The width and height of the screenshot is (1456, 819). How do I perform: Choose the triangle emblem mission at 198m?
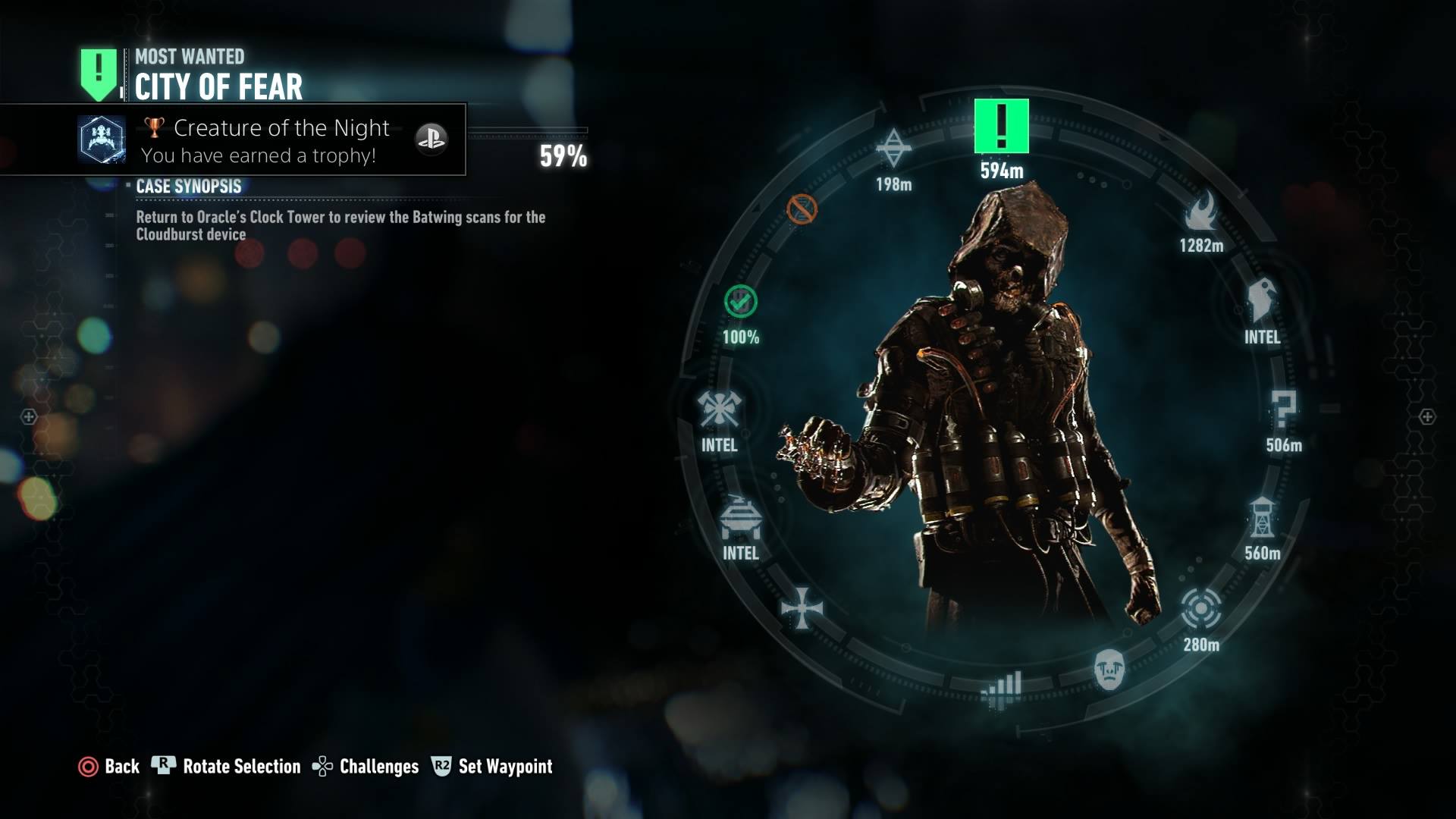click(x=893, y=149)
